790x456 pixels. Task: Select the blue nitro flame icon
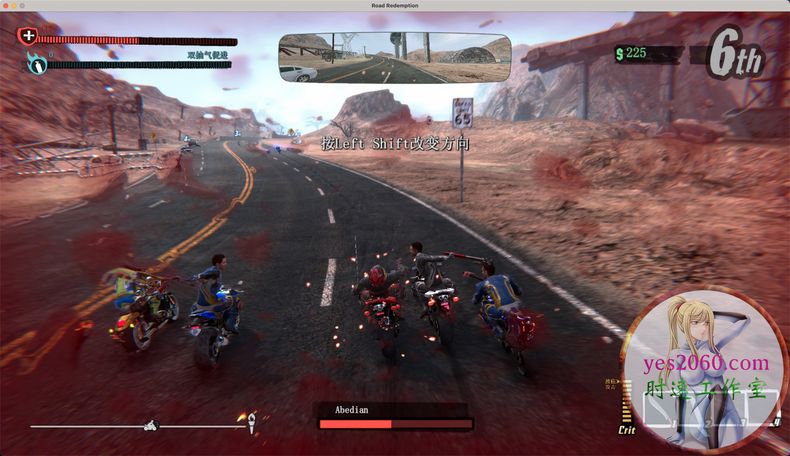37,65
